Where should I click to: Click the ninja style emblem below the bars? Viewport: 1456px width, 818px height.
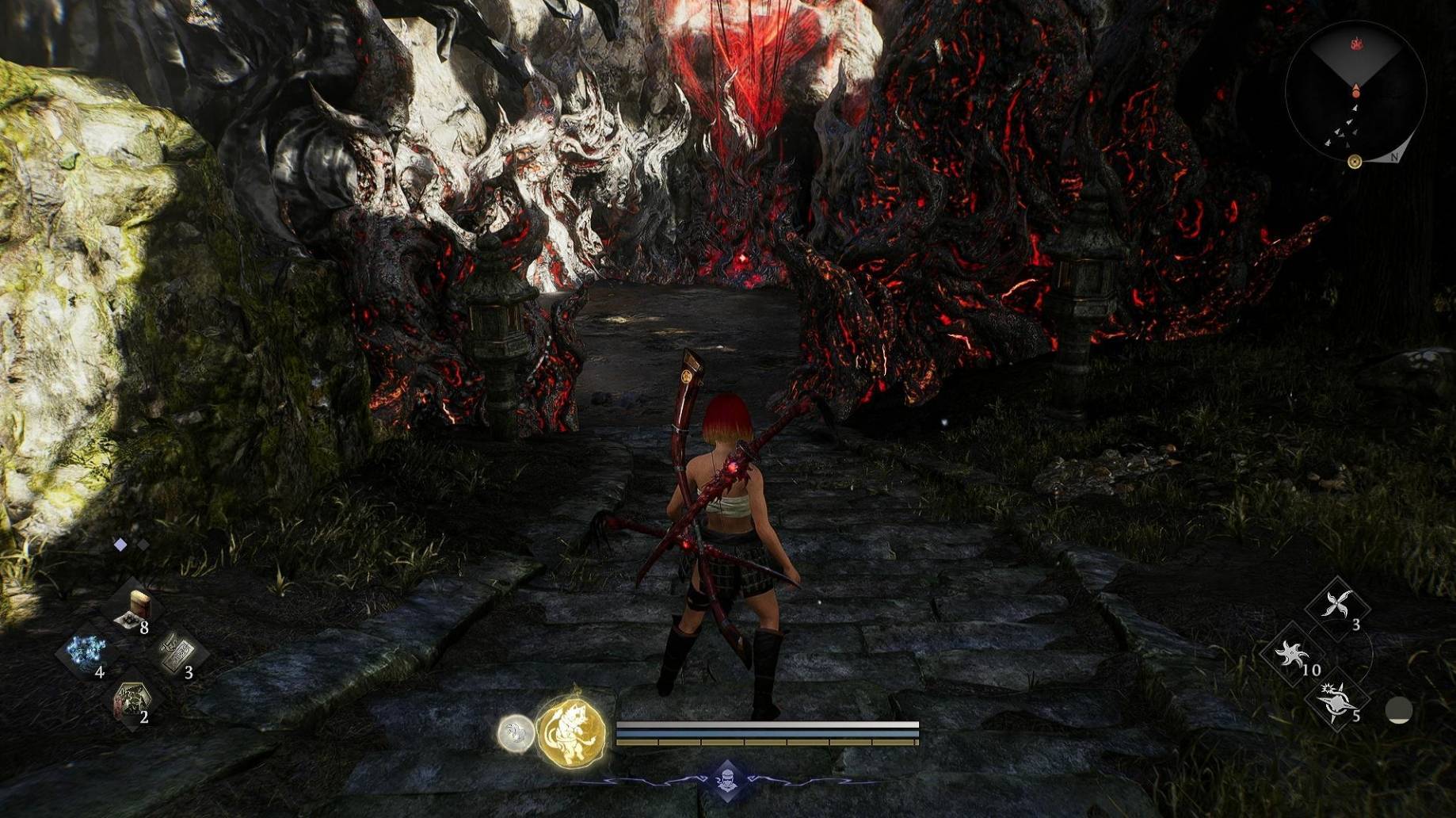727,780
